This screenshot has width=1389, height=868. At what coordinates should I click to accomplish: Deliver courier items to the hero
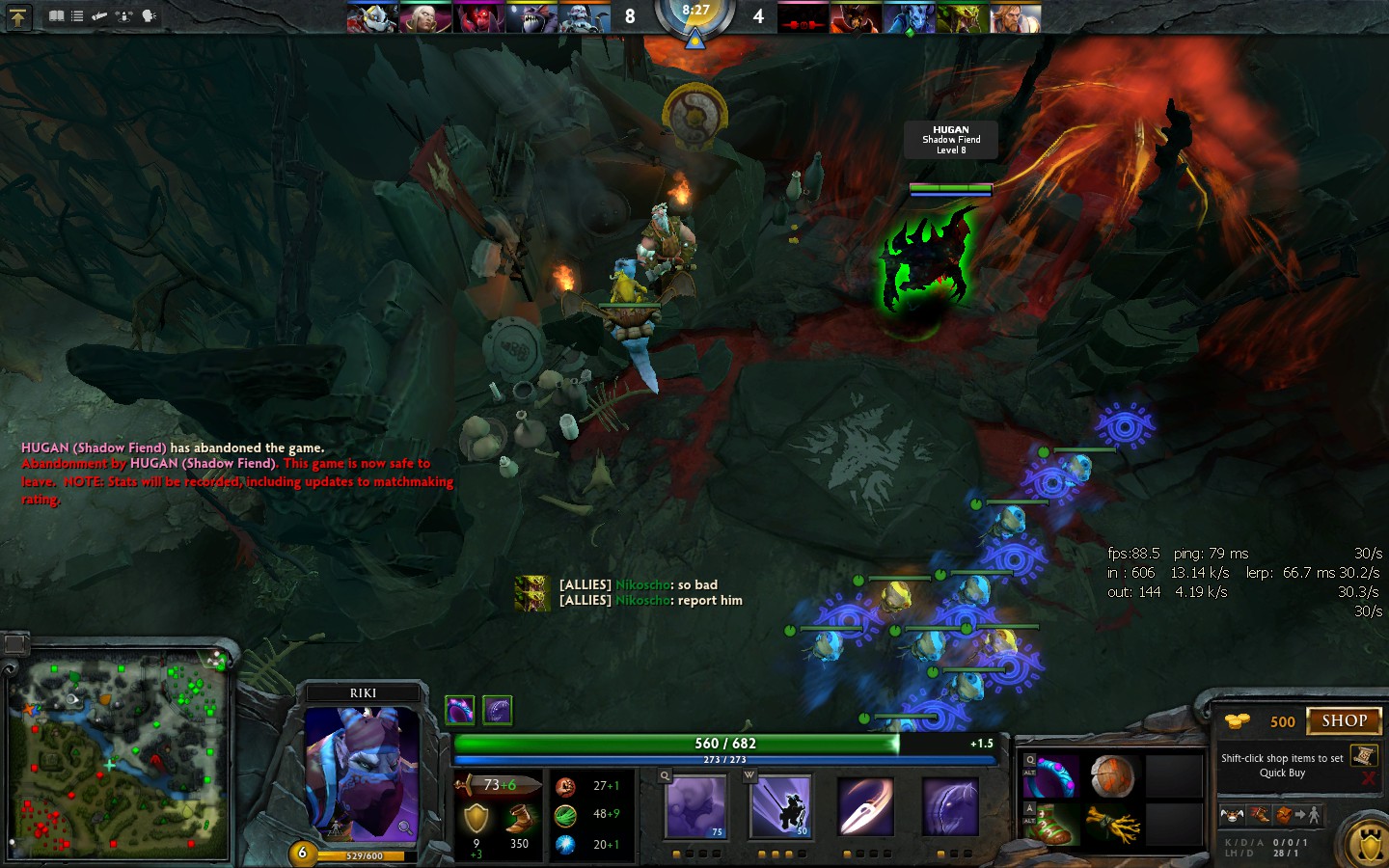point(1296,815)
